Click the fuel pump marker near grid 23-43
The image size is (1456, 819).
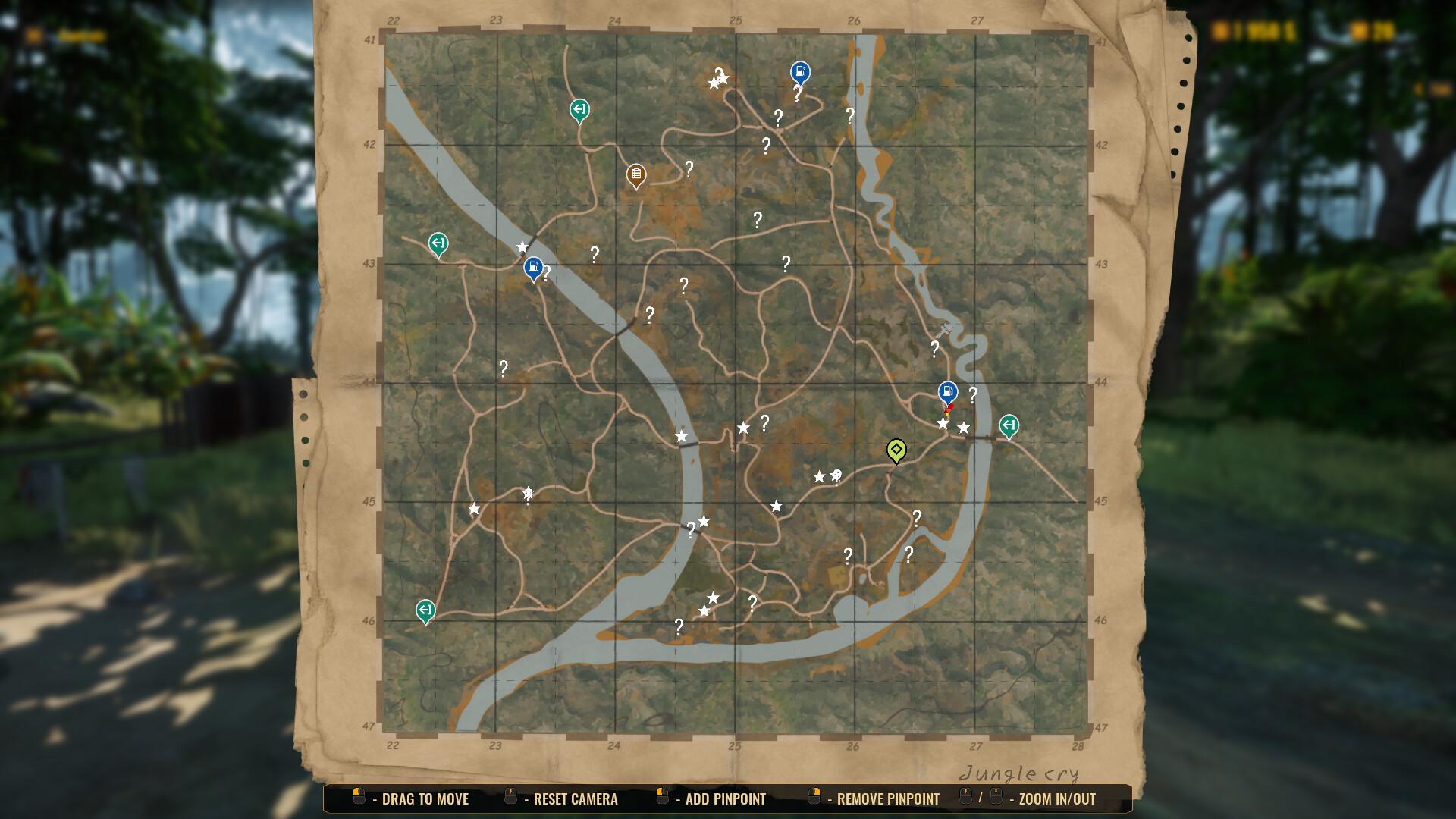pyautogui.click(x=533, y=267)
